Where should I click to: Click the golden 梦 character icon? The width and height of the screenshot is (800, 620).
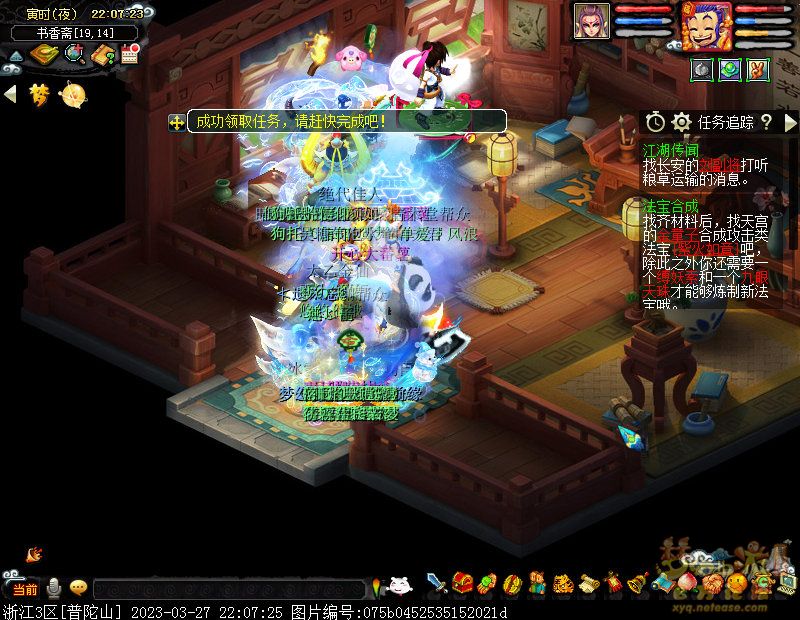tap(40, 94)
